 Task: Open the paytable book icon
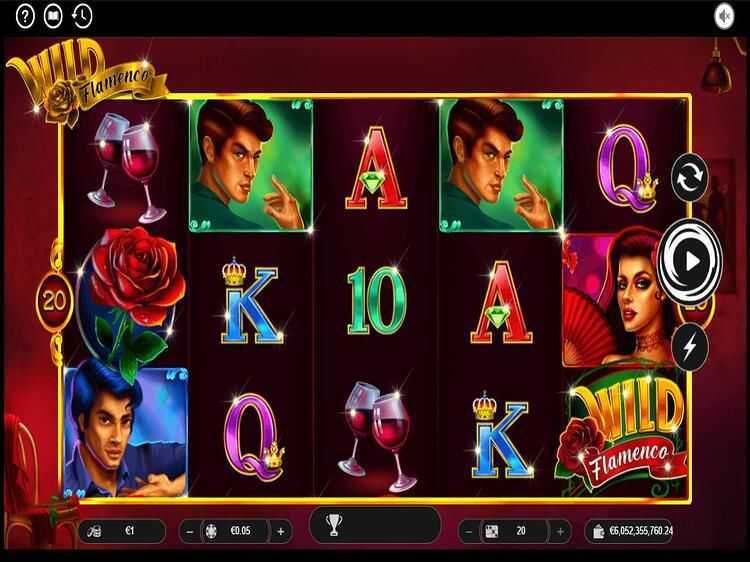click(x=54, y=15)
